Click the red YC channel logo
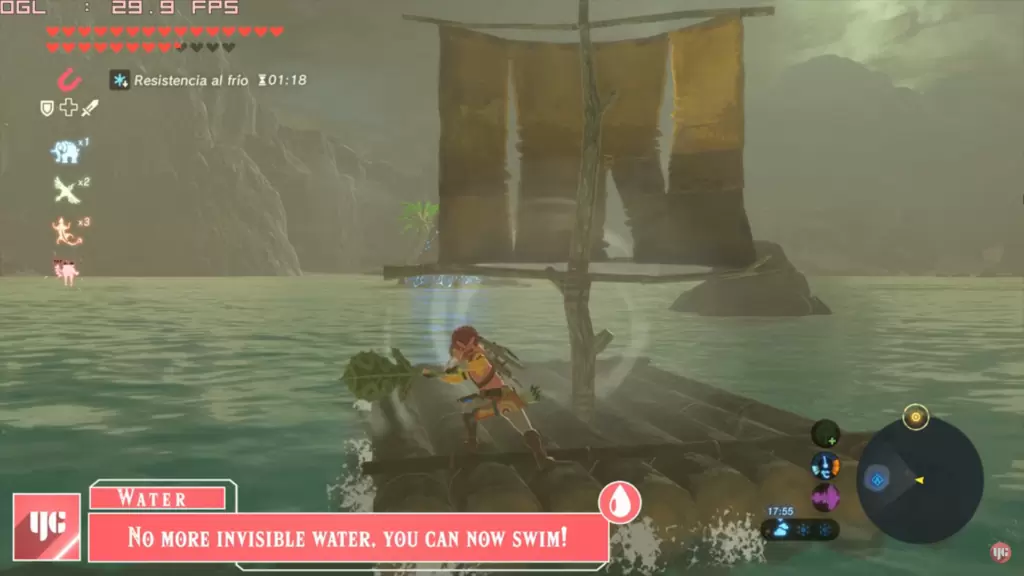Screen dimensions: 1024x576 click(47, 526)
